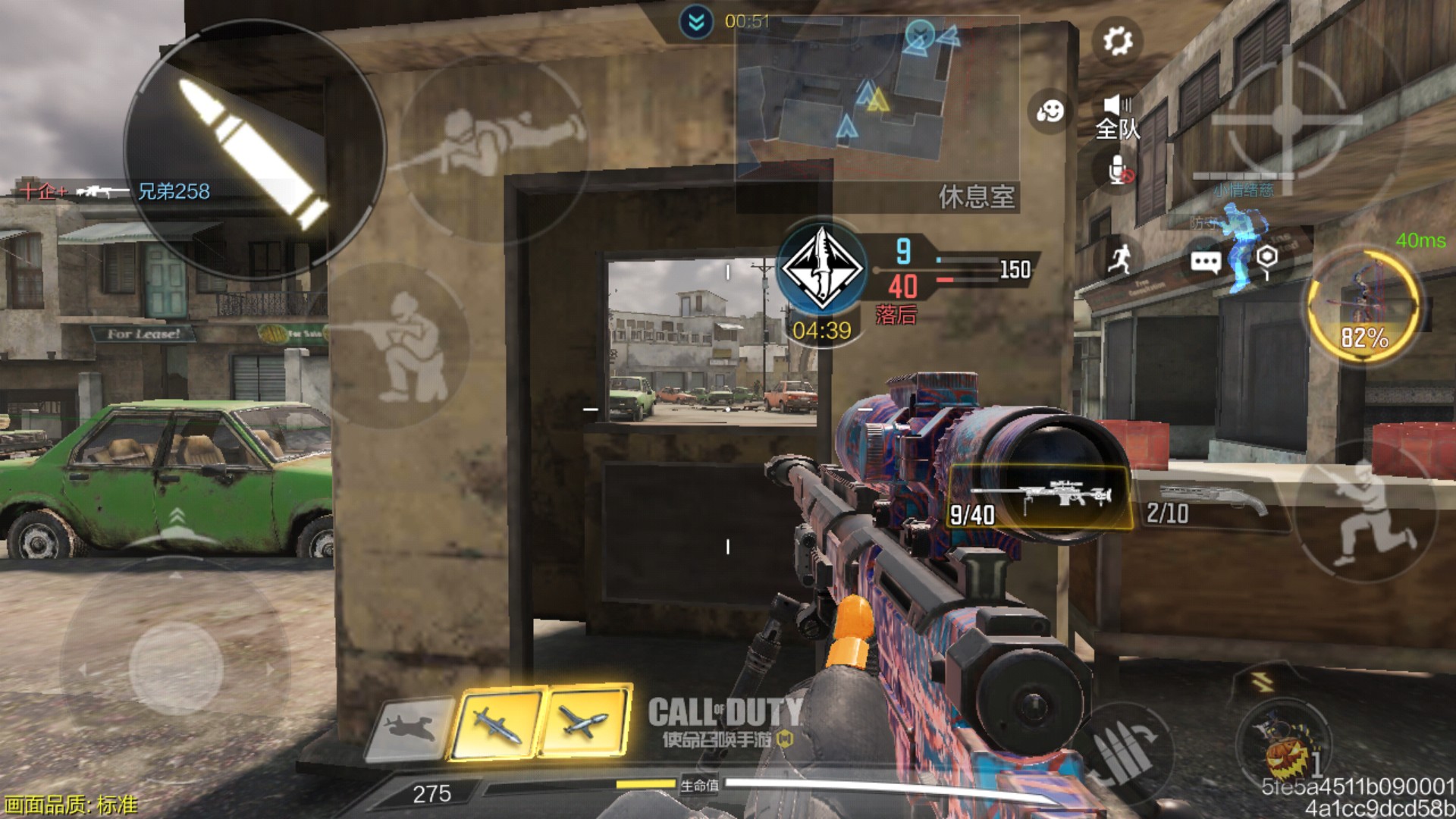Viewport: 1456px width, 819px height.
Task: Select the sniper rifle weapon slot
Action: [1040, 498]
